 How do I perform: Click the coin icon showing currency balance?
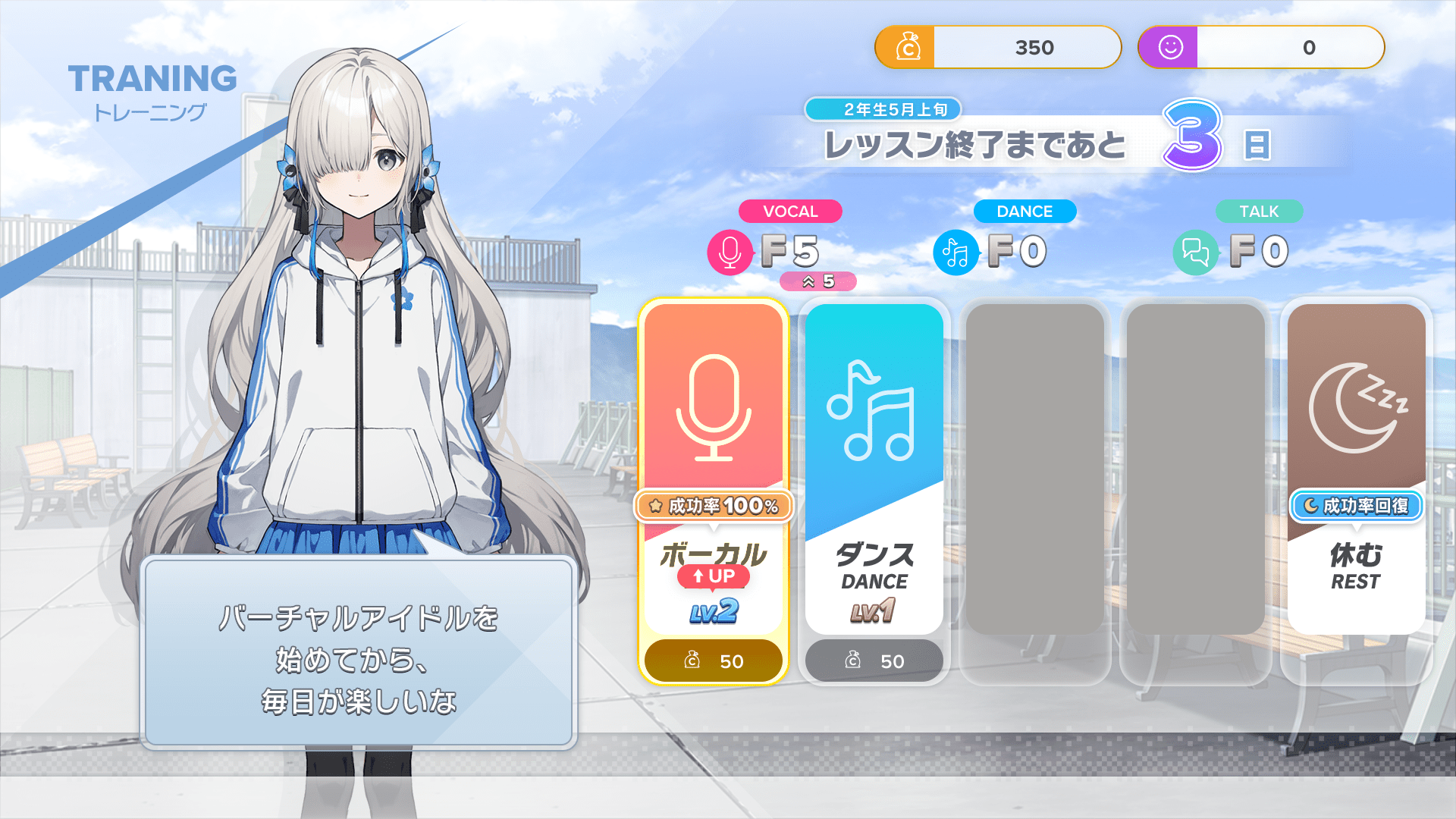point(909,47)
